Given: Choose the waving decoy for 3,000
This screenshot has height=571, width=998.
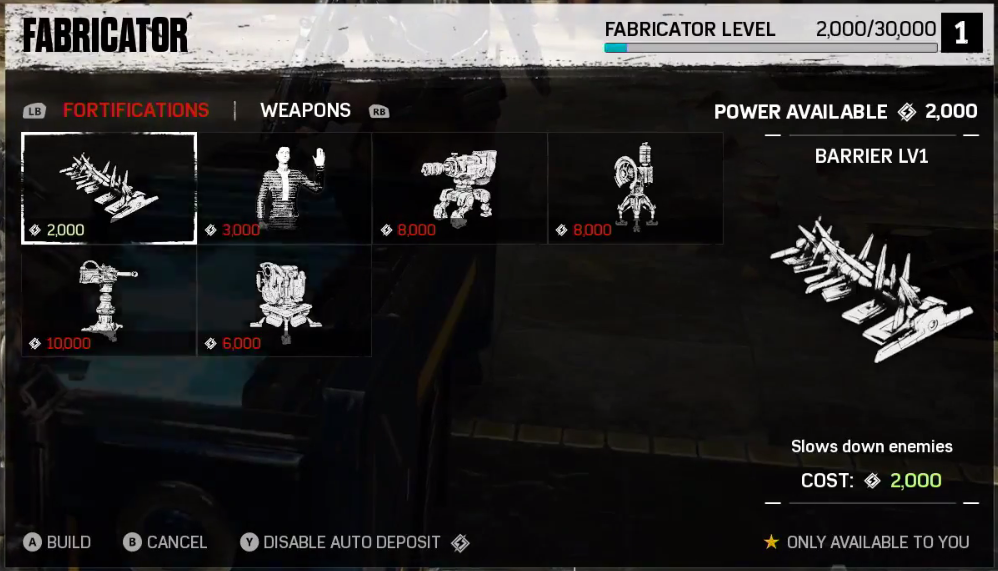Looking at the screenshot, I should (285, 188).
